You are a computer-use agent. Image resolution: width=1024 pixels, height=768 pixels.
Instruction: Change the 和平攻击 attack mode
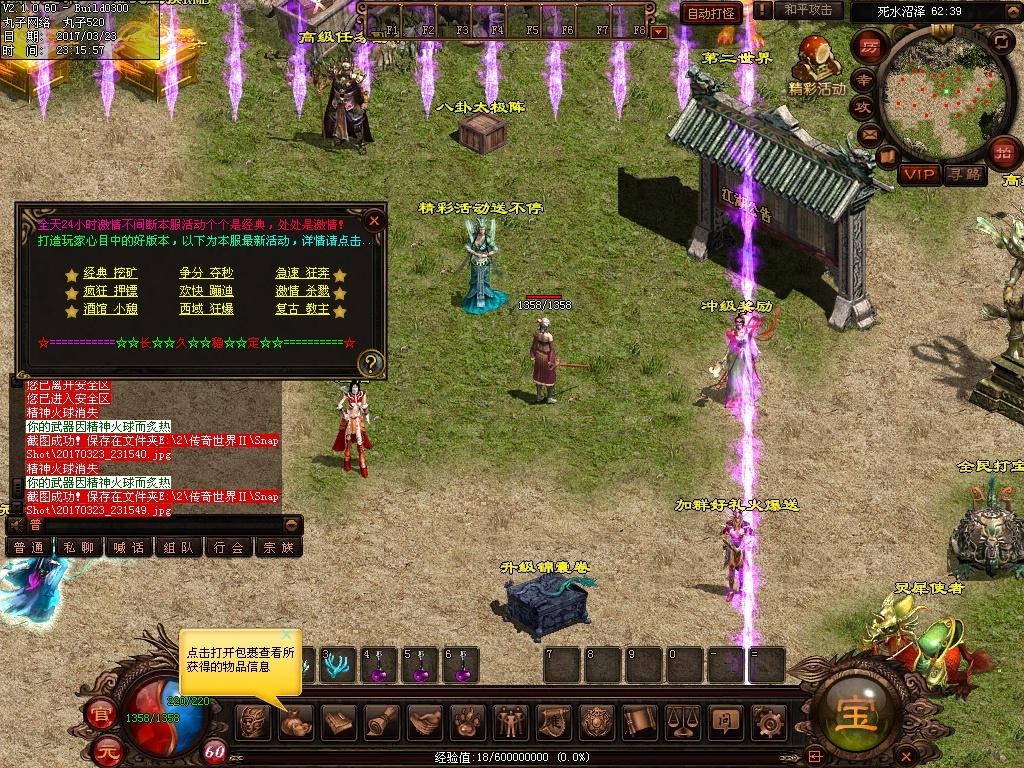[809, 11]
